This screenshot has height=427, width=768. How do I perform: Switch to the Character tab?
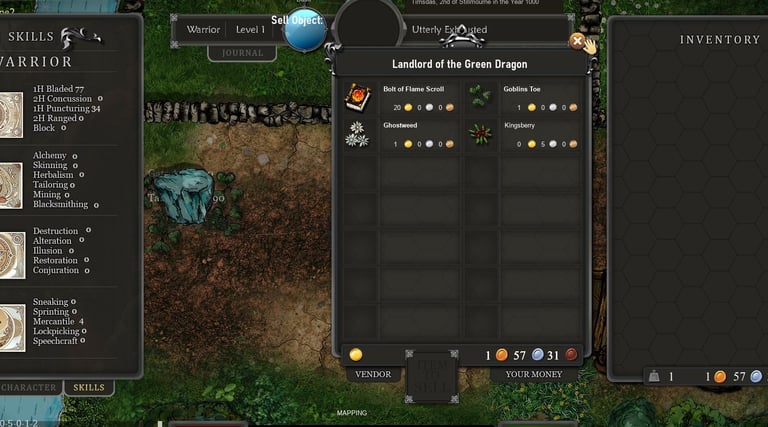pos(28,387)
